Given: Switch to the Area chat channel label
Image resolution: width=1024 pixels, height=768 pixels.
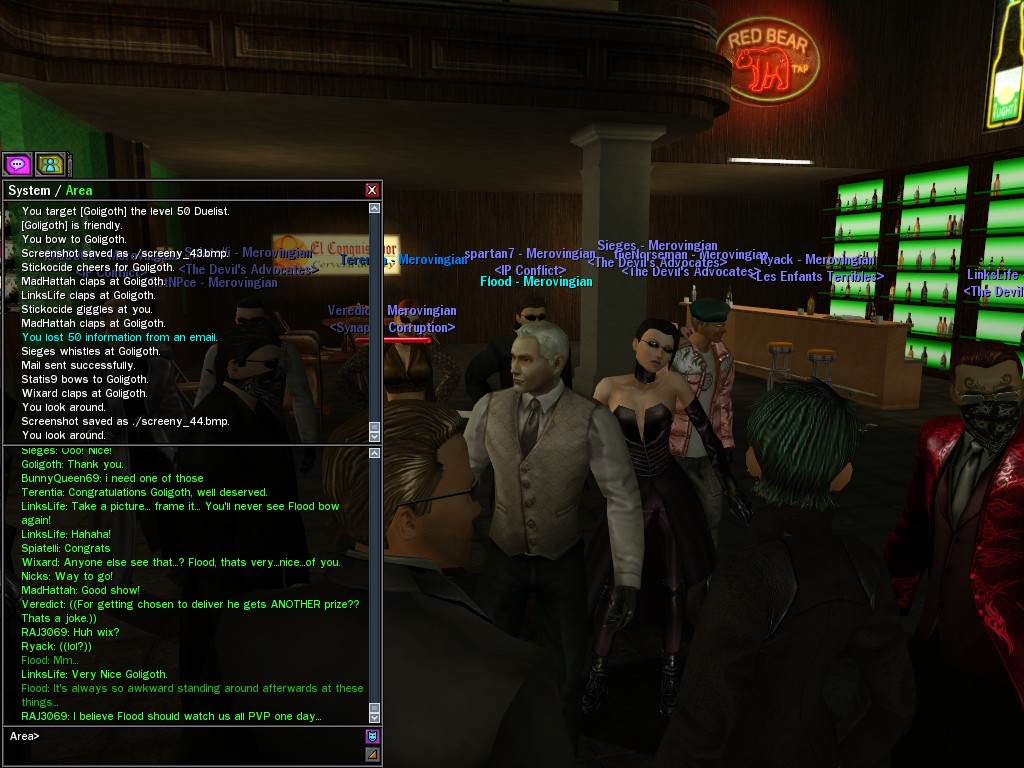Looking at the screenshot, I should (x=79, y=190).
